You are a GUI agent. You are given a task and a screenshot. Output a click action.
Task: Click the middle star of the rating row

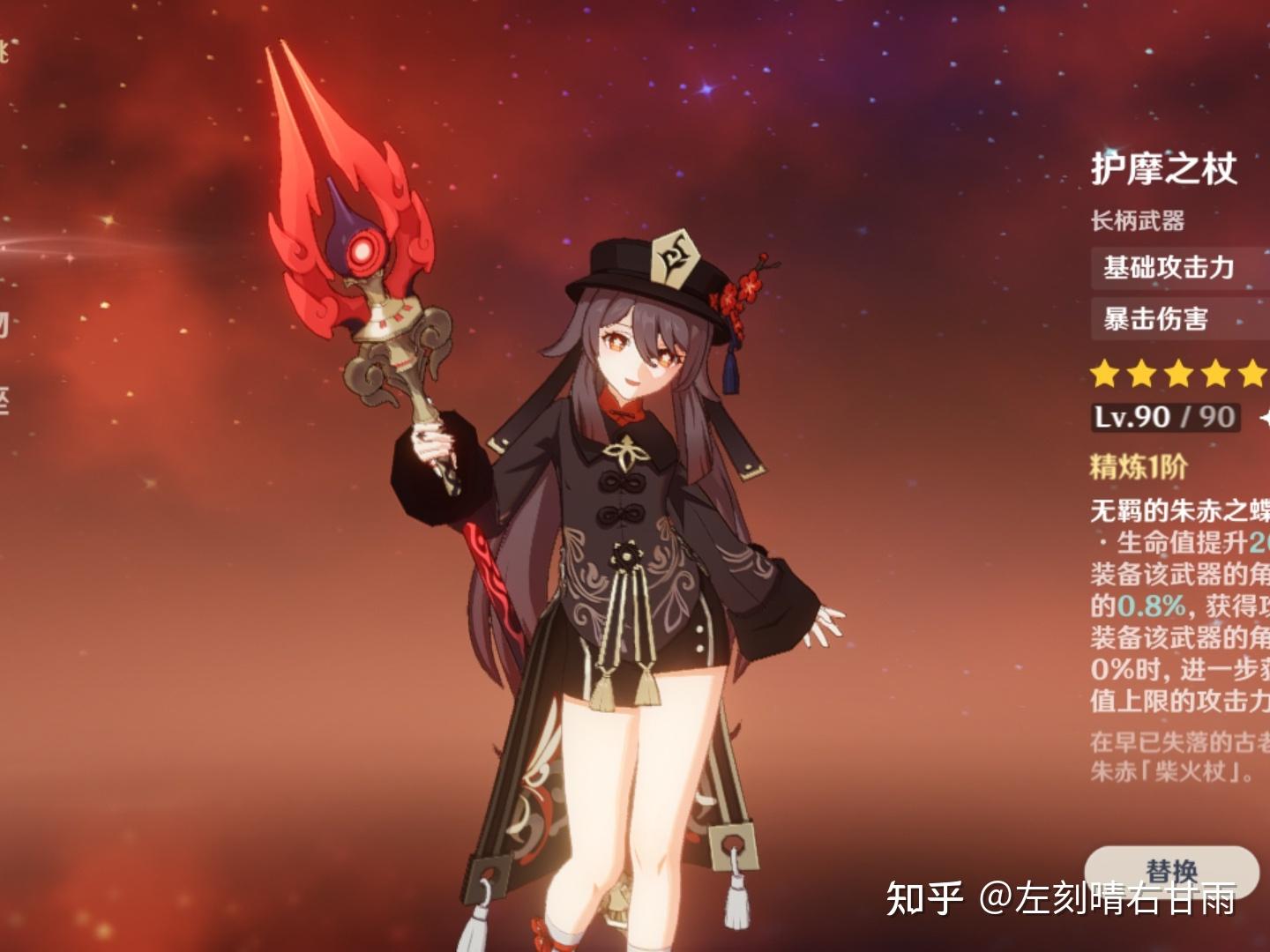click(x=1178, y=373)
